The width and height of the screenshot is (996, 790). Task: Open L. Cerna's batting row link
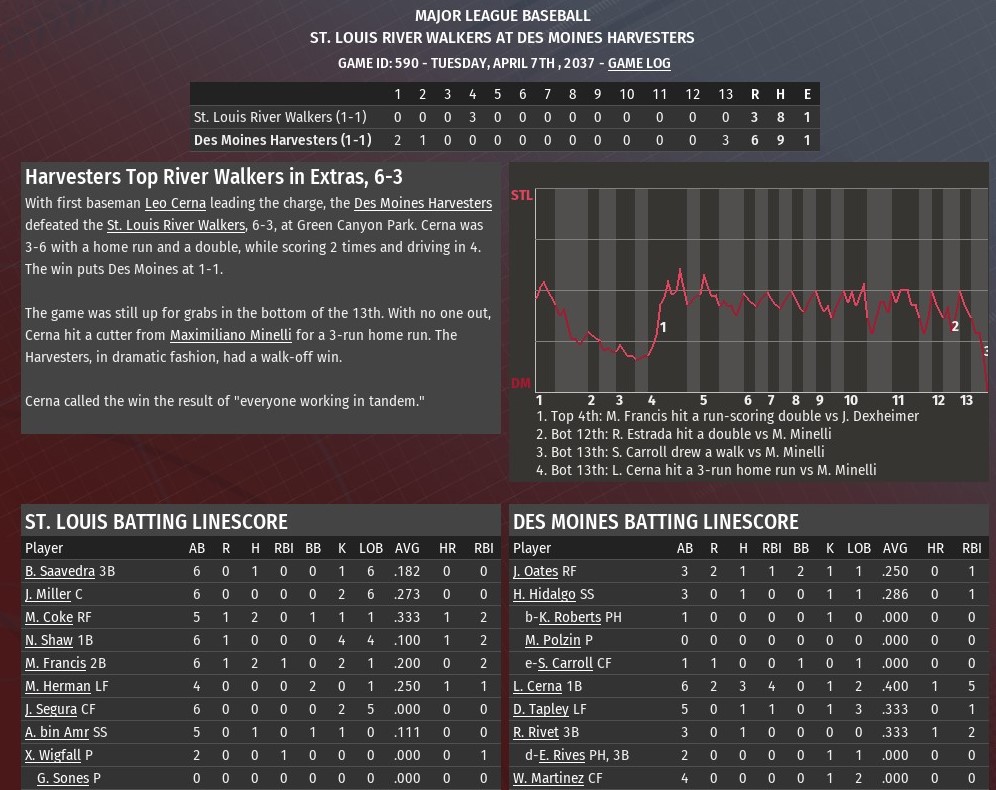(x=537, y=686)
